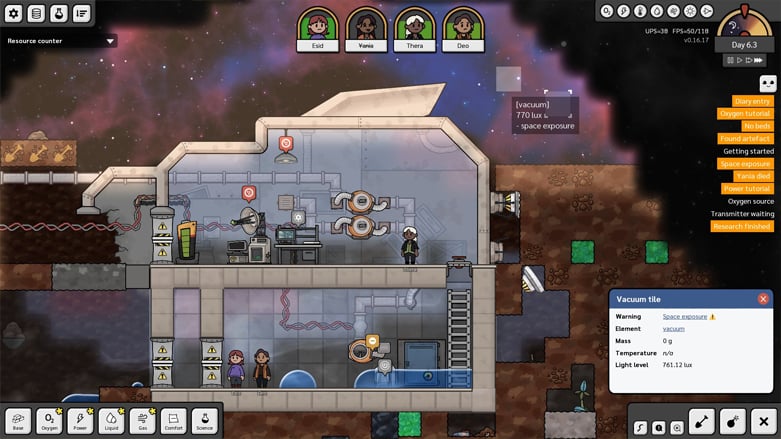Pause the game simulation
The image size is (781, 439).
(x=732, y=60)
